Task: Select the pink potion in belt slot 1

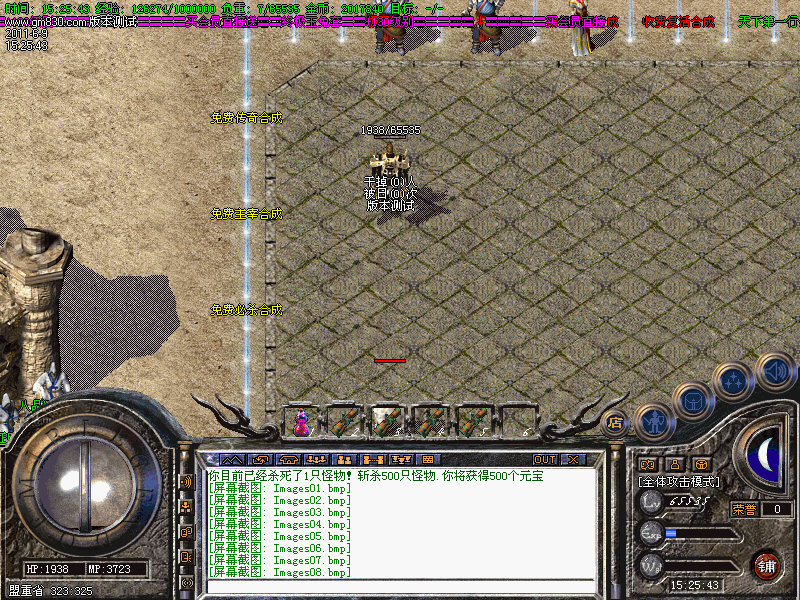Action: (300, 422)
